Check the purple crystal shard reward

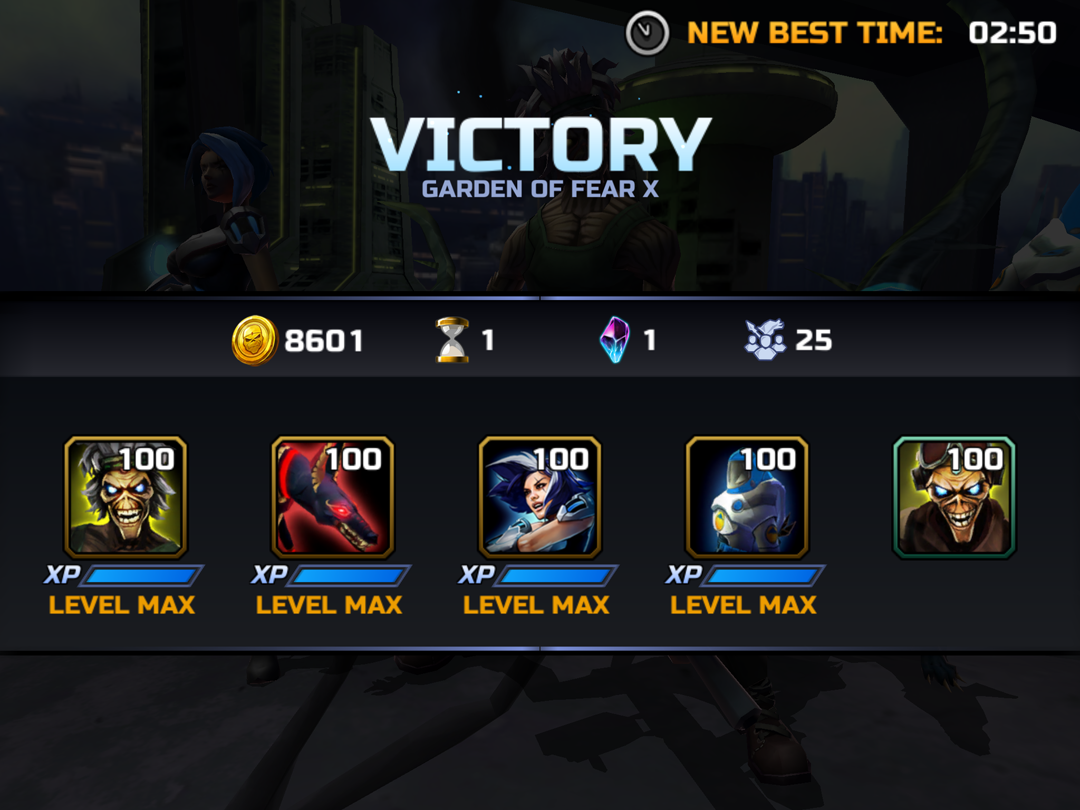(x=614, y=341)
